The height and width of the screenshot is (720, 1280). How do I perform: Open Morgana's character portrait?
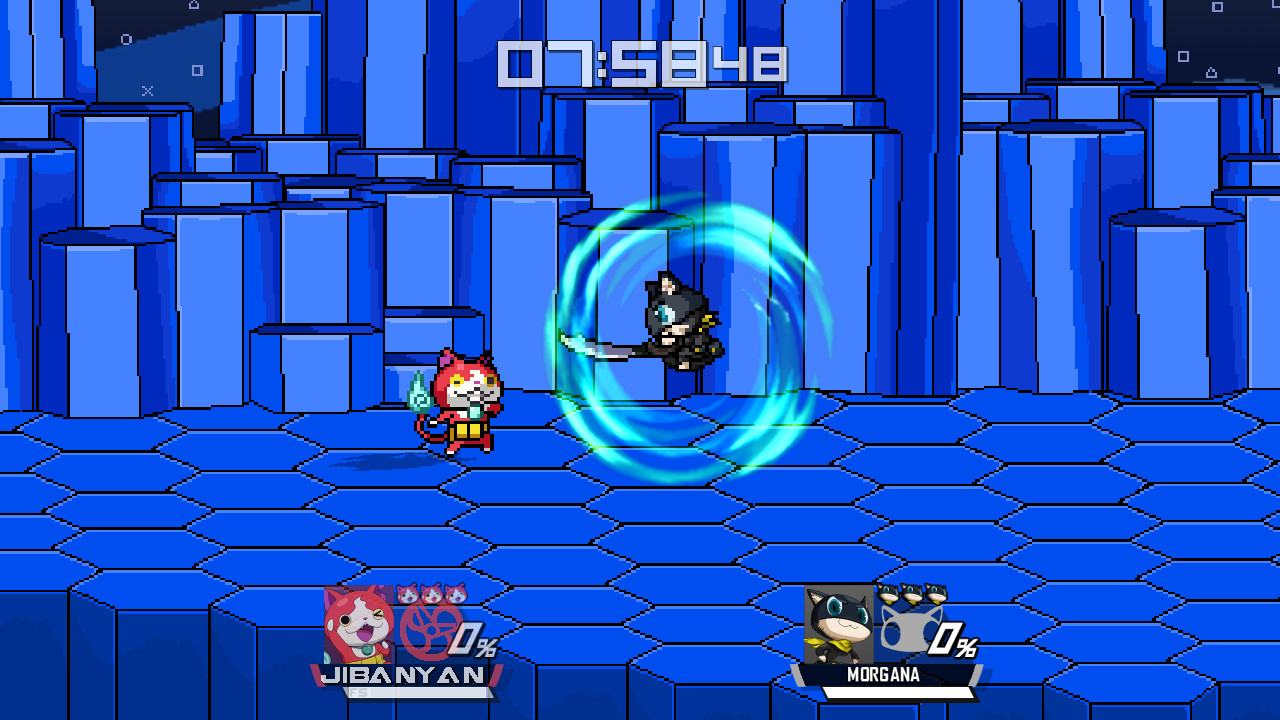coord(838,624)
